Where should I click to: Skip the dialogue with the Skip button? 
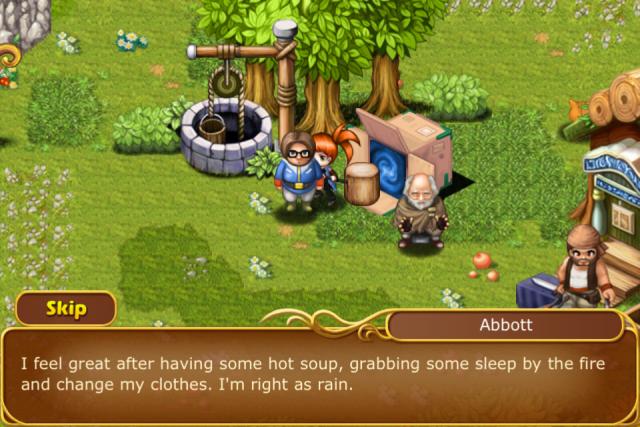(65, 308)
